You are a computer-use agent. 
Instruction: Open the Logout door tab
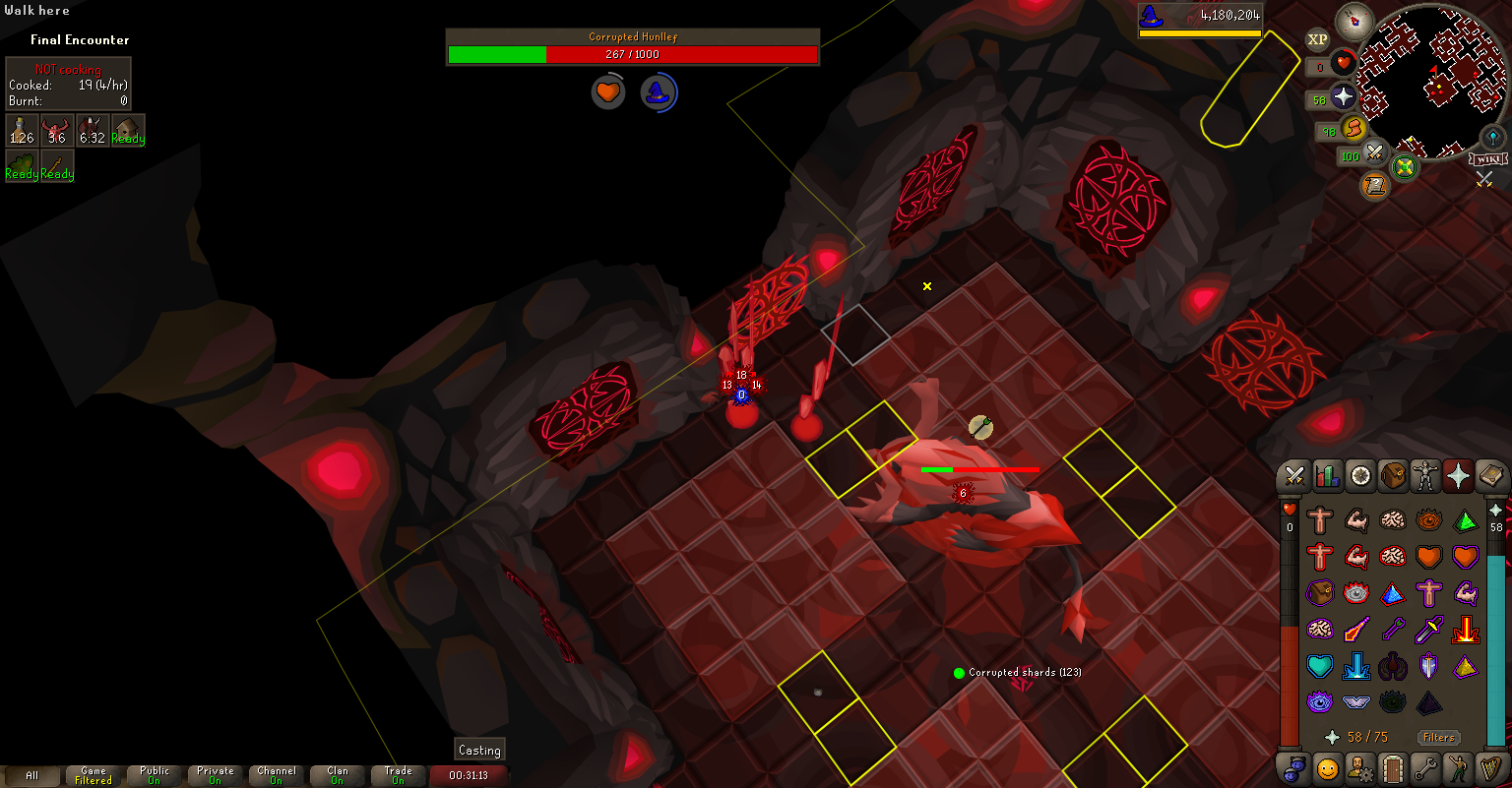[1392, 767]
